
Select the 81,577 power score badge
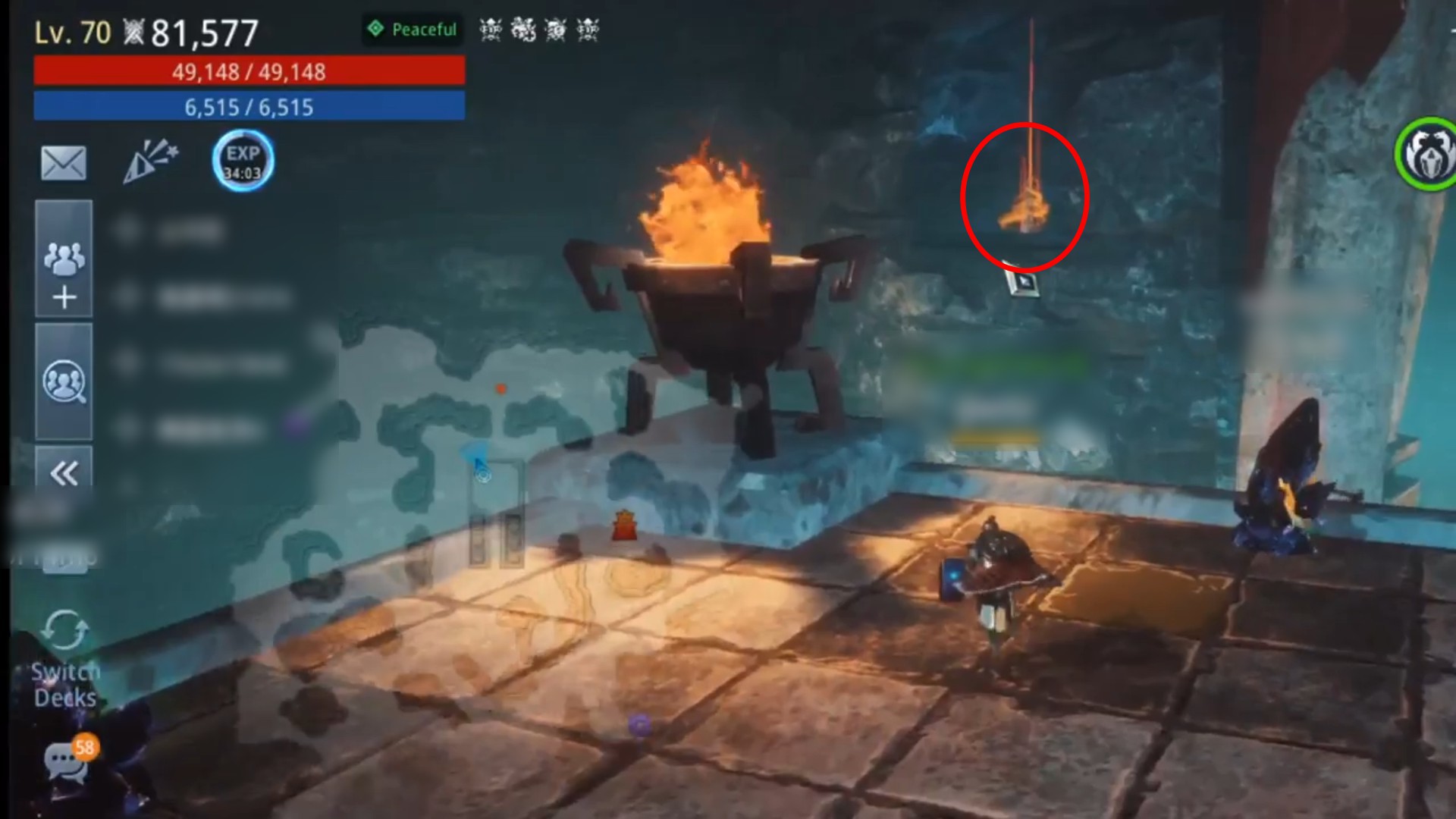pyautogui.click(x=193, y=32)
